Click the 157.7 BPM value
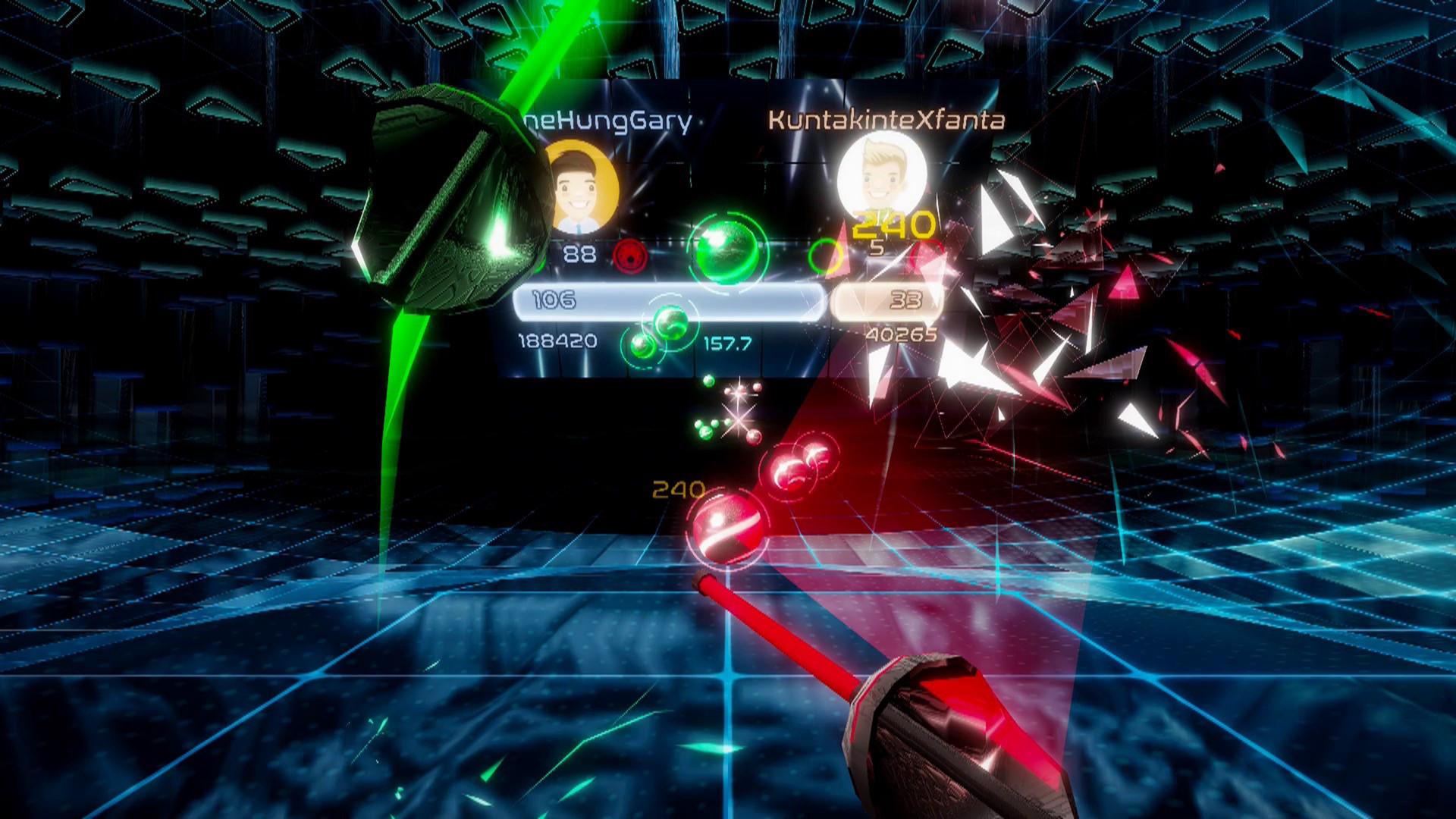The height and width of the screenshot is (819, 1456). coord(730,343)
